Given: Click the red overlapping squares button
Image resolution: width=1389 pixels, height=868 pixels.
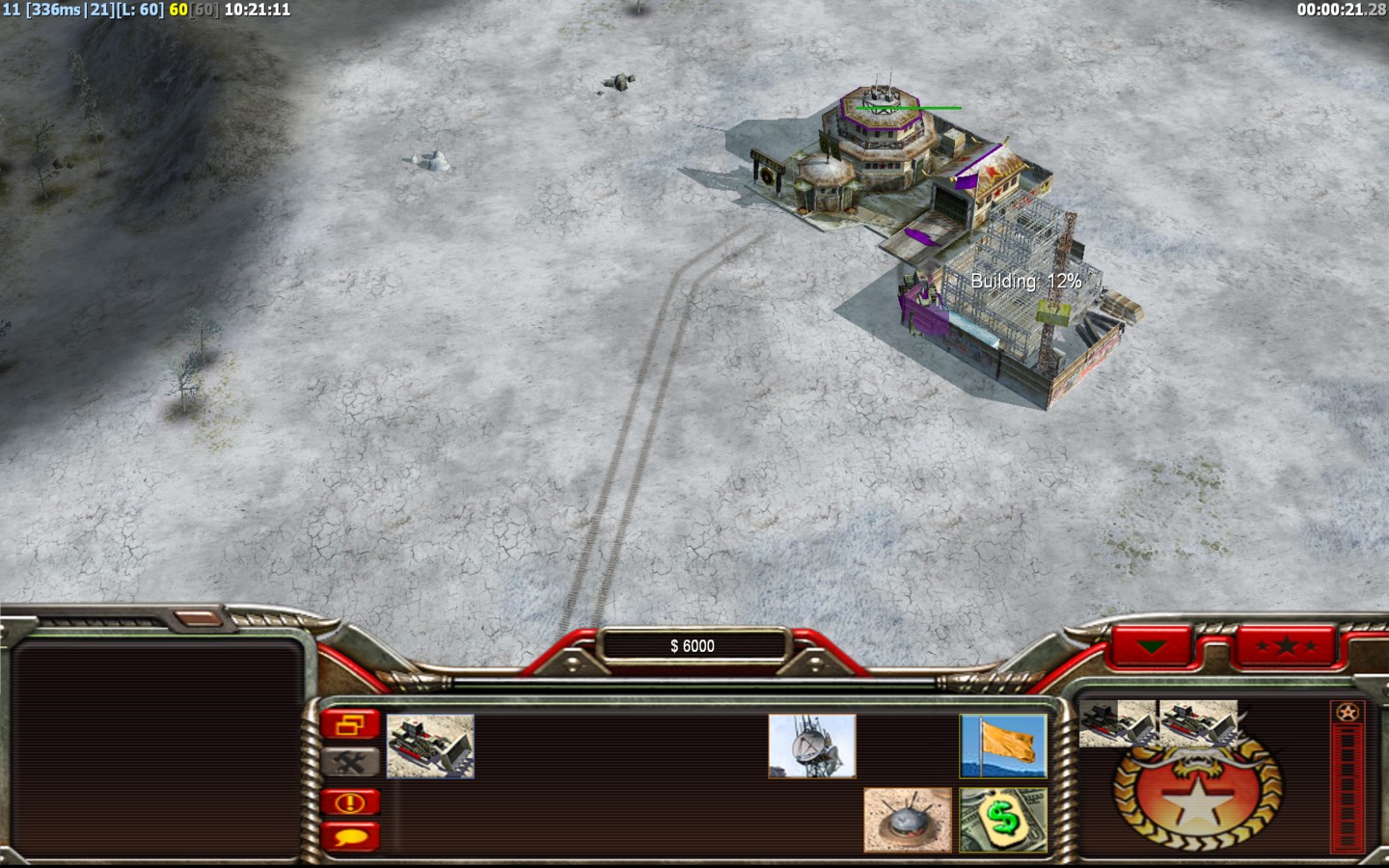Looking at the screenshot, I should [350, 724].
